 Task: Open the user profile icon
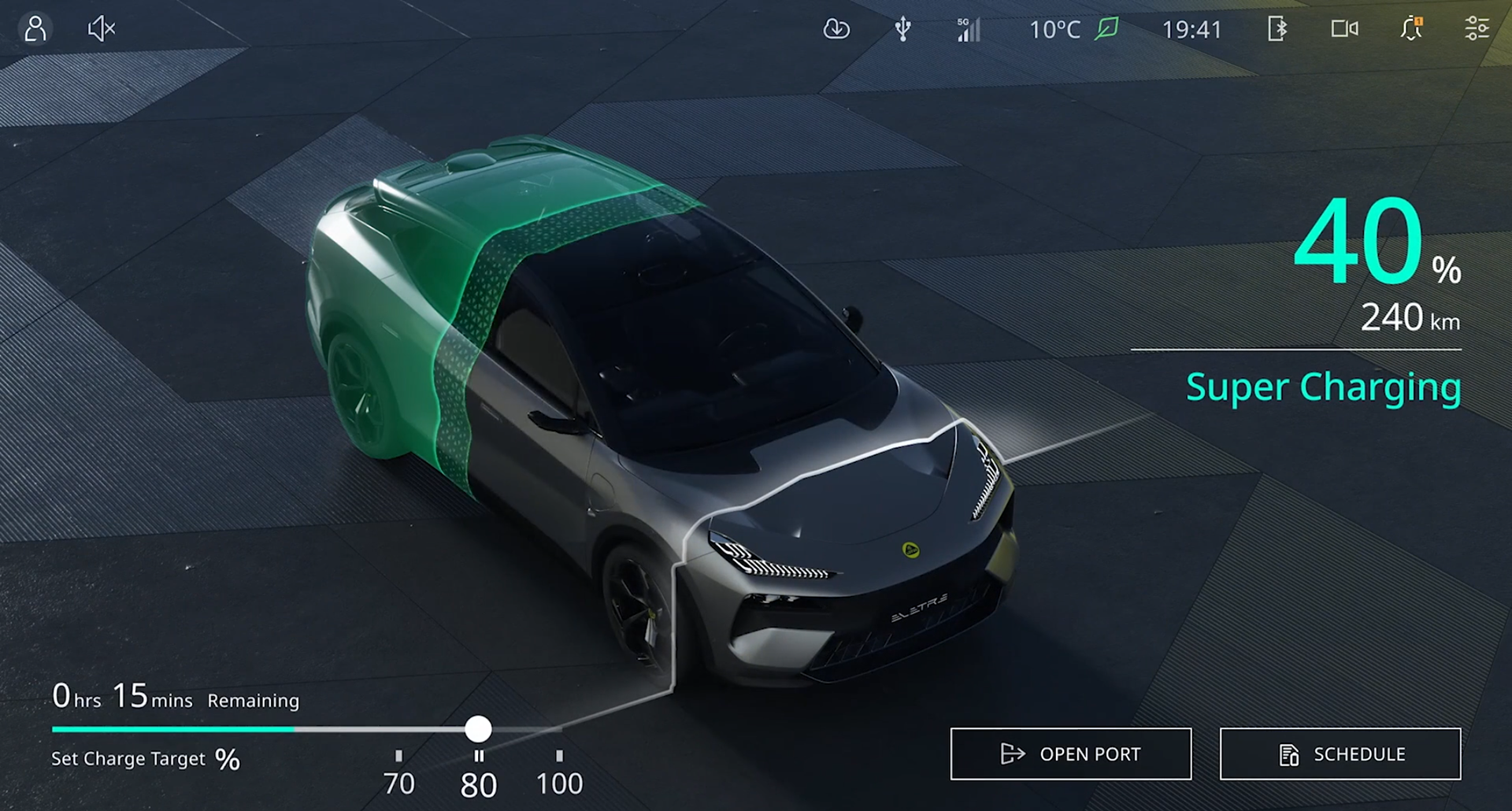click(35, 29)
